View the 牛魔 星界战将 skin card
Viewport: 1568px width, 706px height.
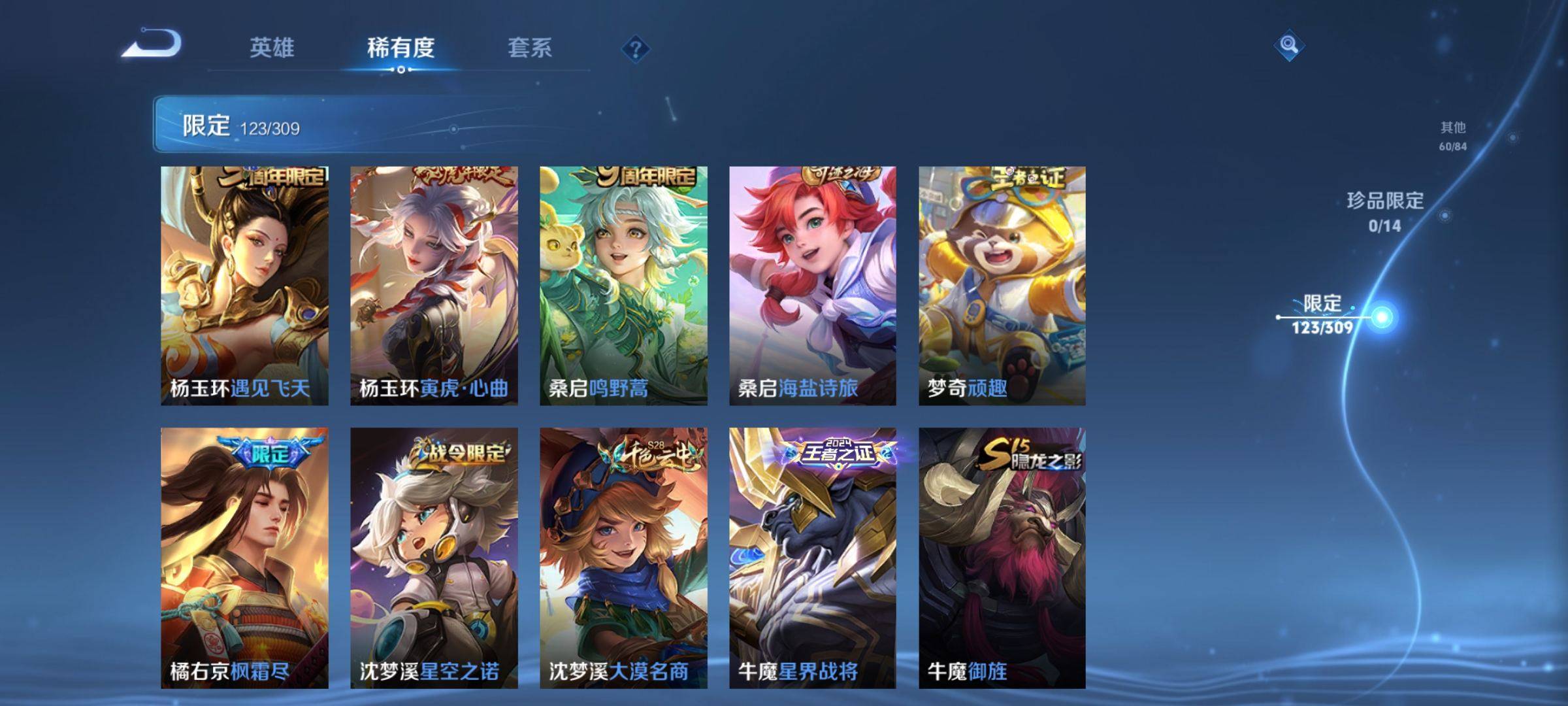(813, 558)
